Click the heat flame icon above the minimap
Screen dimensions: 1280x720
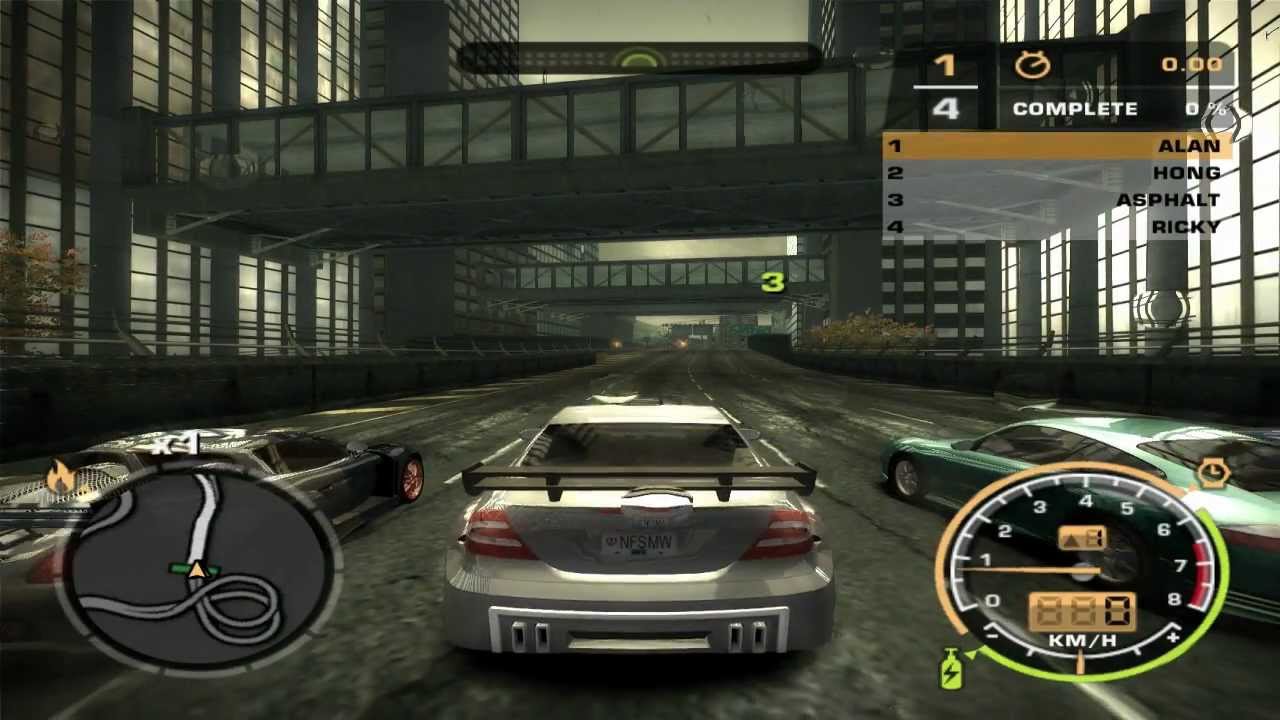tap(62, 478)
